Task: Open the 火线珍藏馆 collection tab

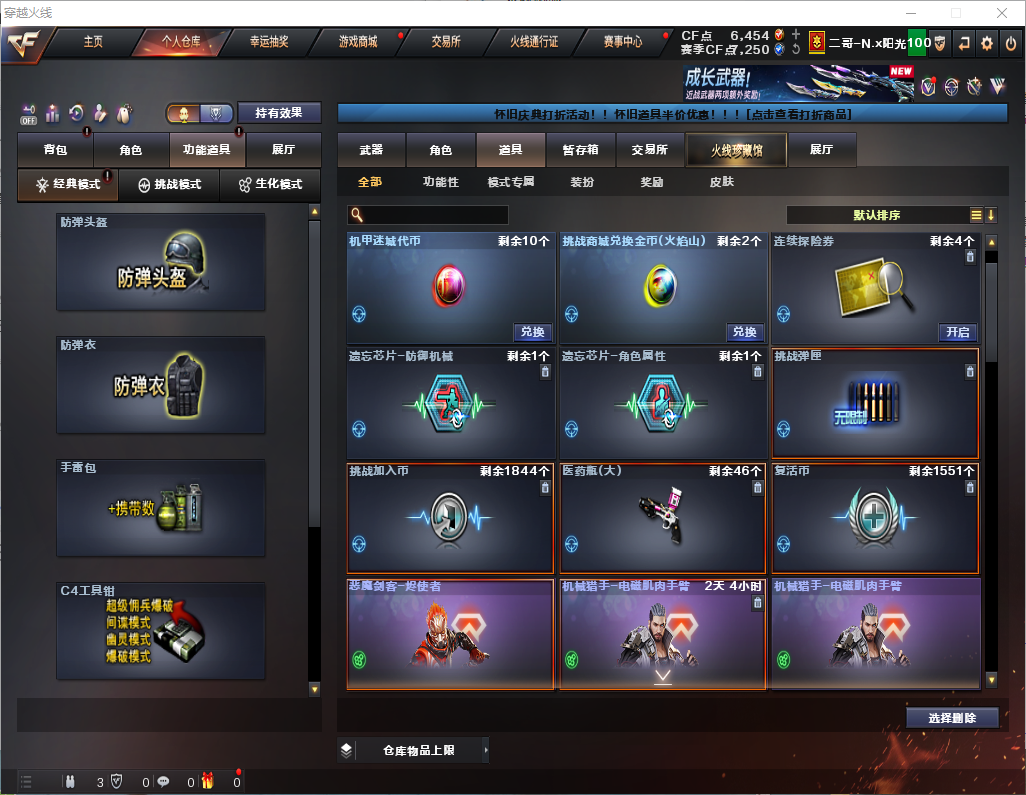Action: click(x=736, y=150)
